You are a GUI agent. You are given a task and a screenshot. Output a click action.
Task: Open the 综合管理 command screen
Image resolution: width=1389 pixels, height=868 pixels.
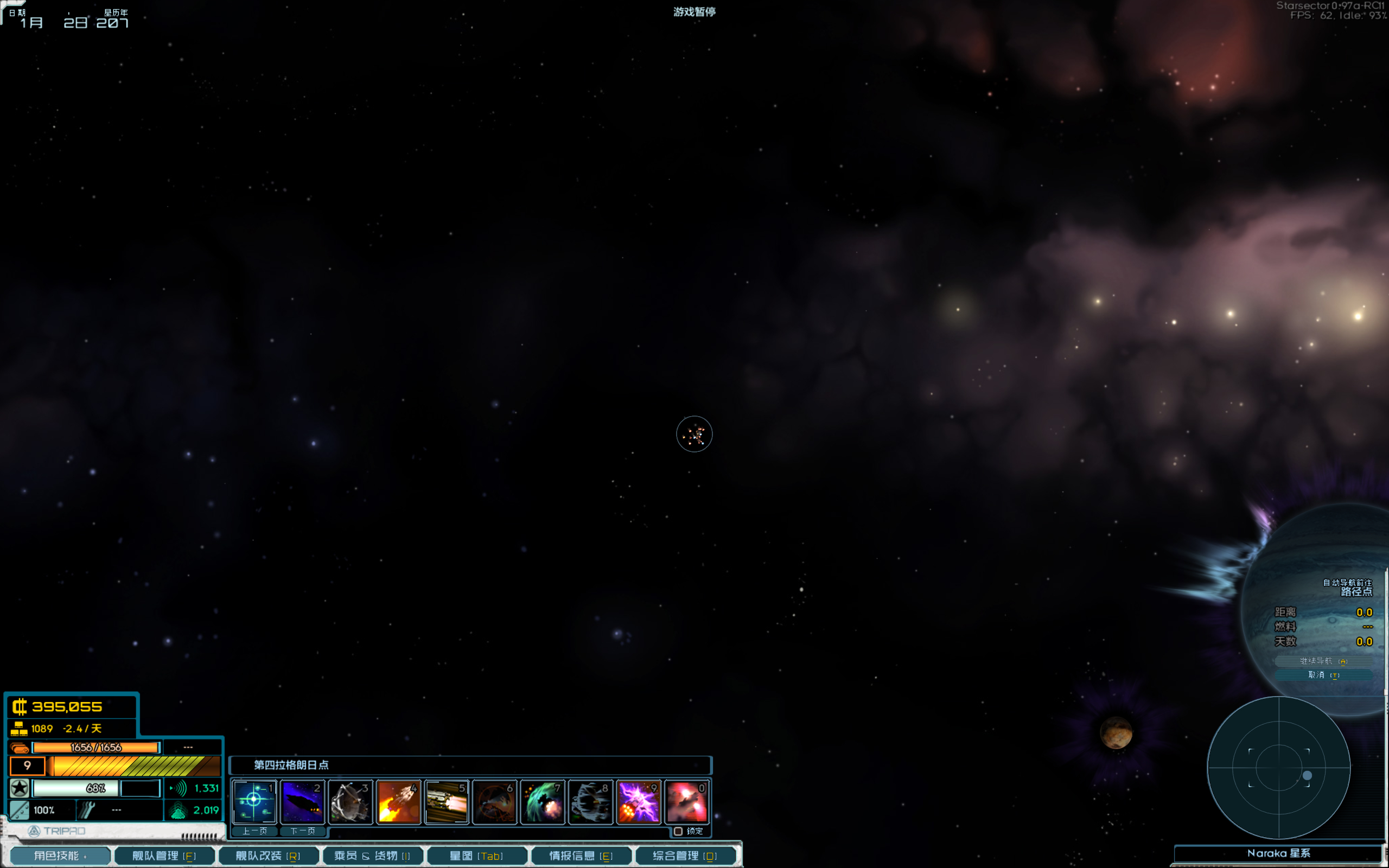(x=685, y=856)
